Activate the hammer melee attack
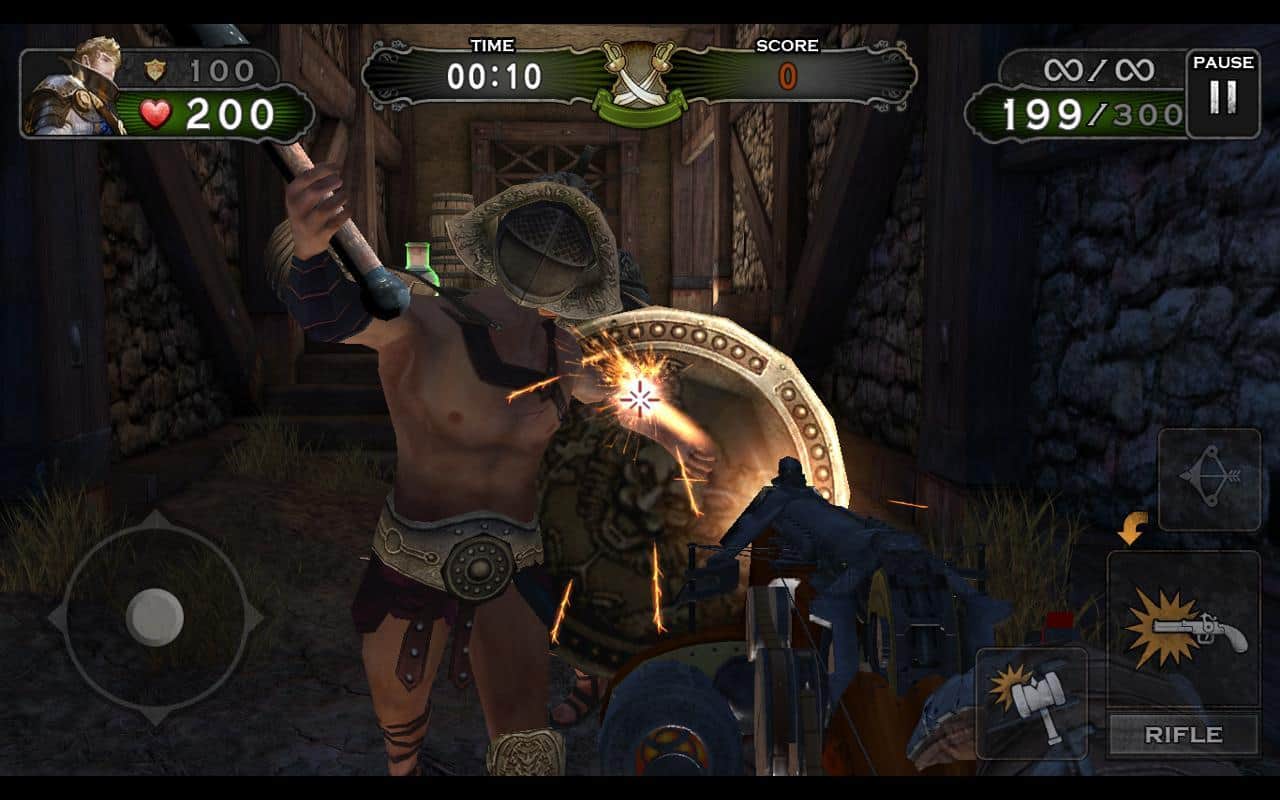 [1030, 702]
